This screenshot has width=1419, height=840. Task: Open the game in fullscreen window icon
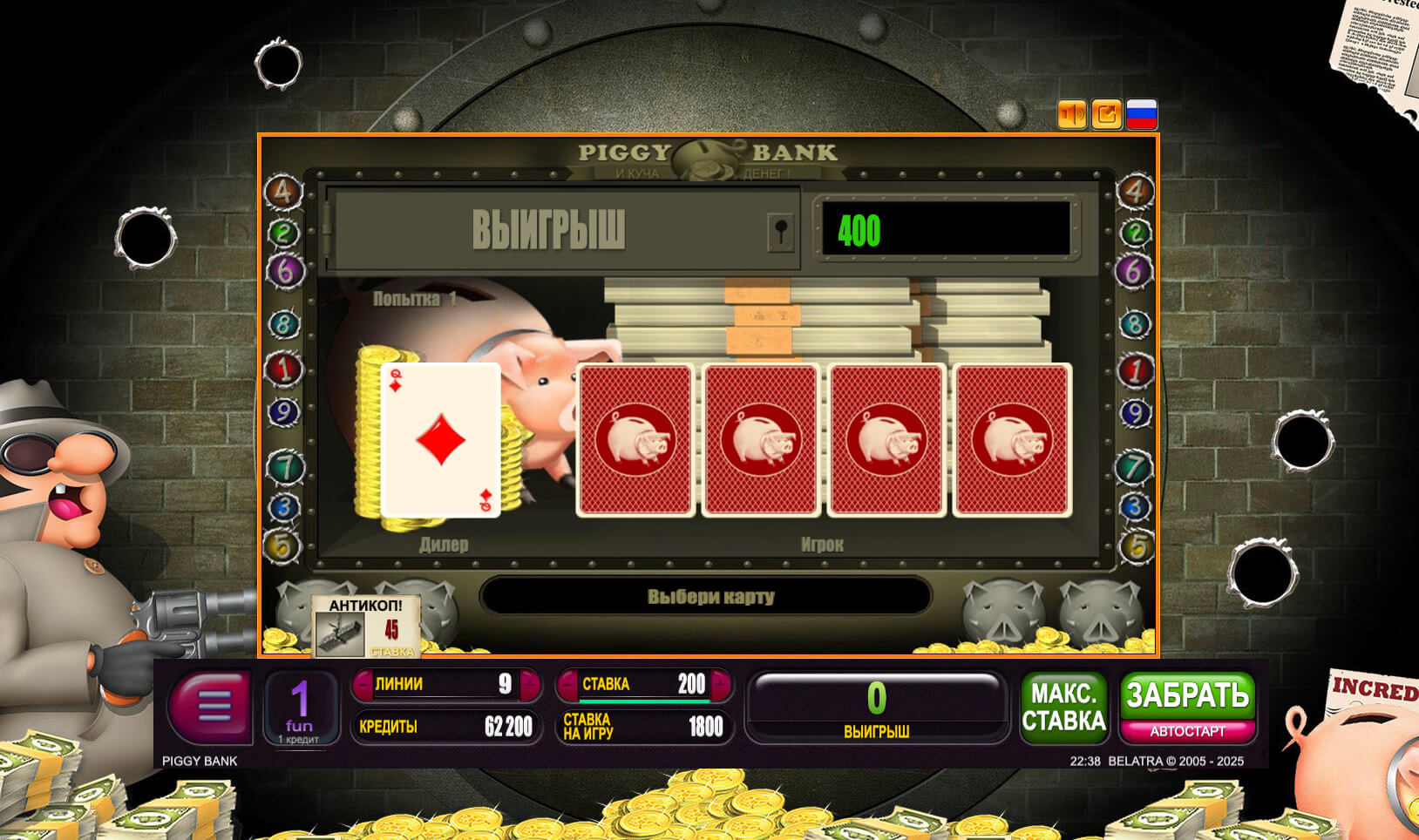click(1107, 114)
